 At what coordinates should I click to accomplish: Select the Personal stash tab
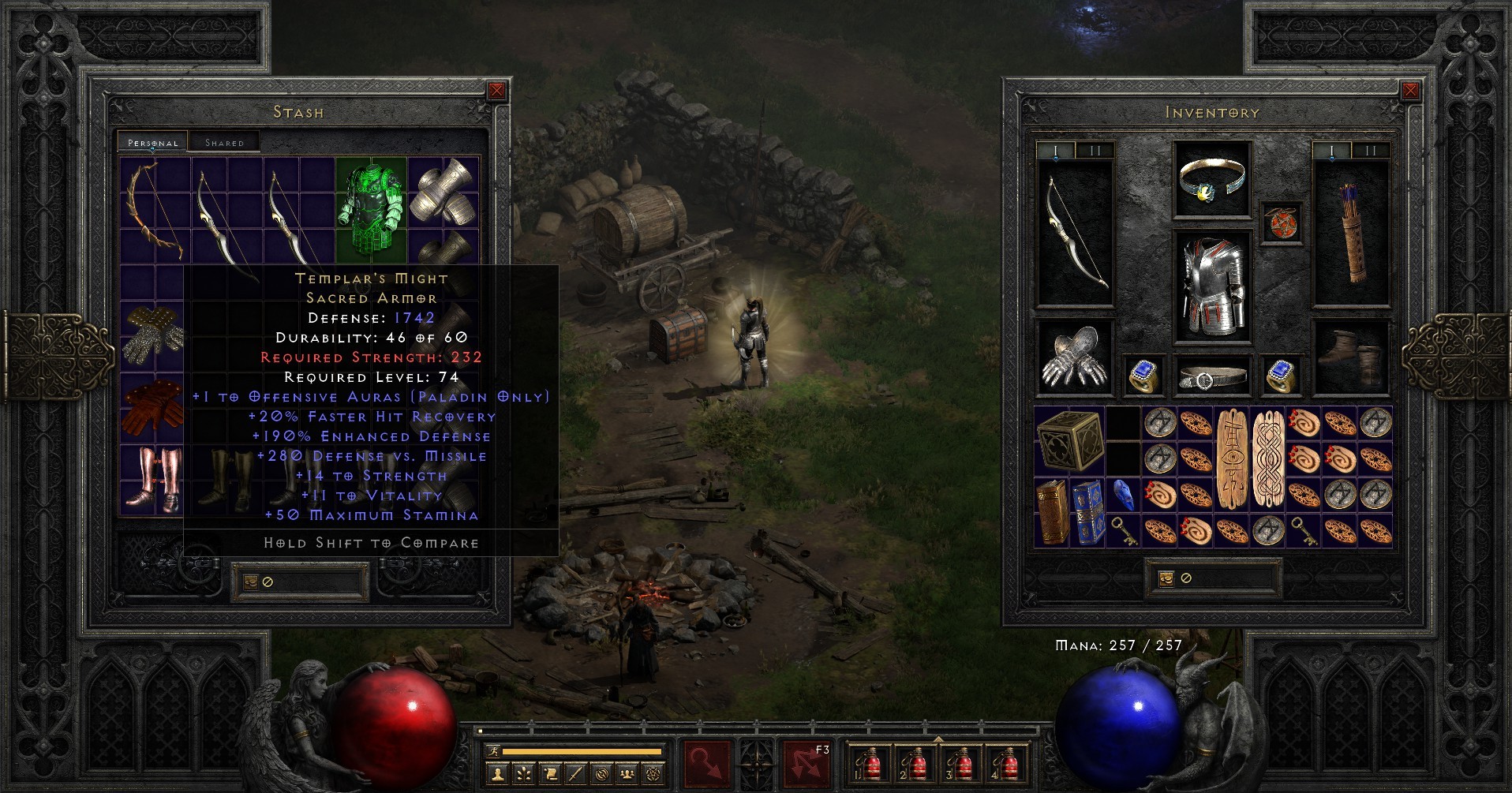(152, 142)
